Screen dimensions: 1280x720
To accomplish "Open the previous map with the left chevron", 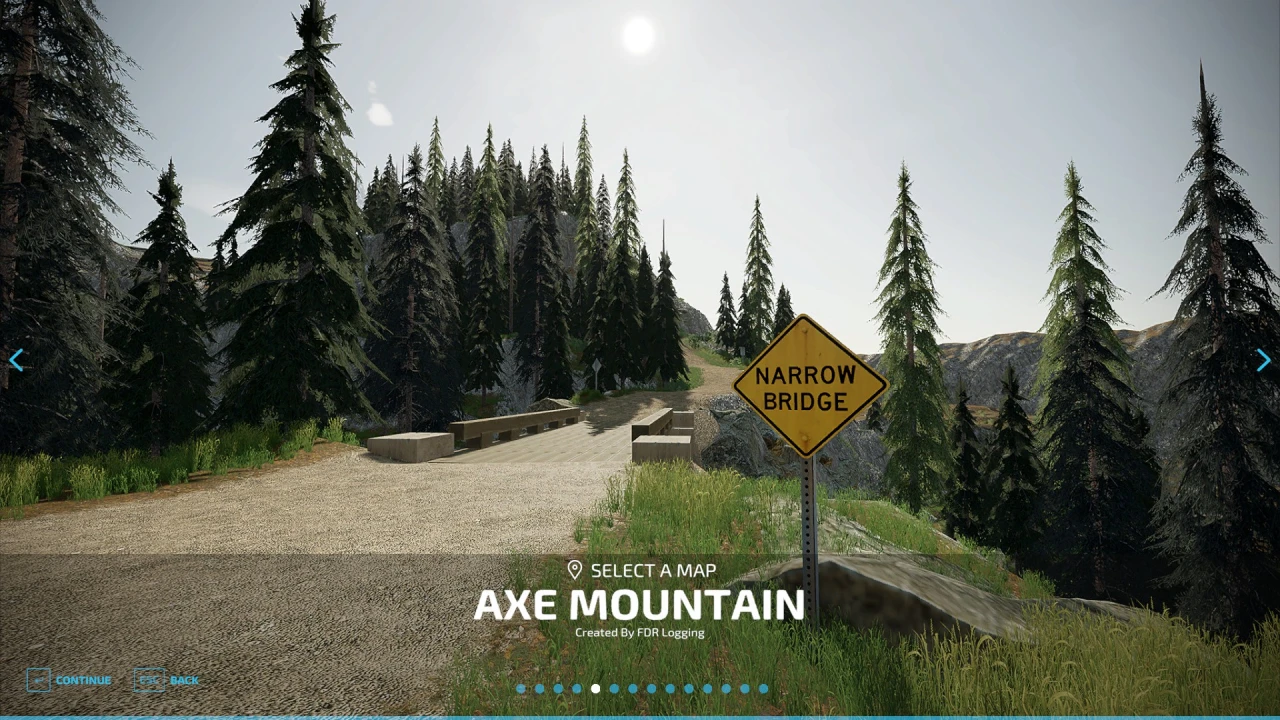I will (17, 360).
